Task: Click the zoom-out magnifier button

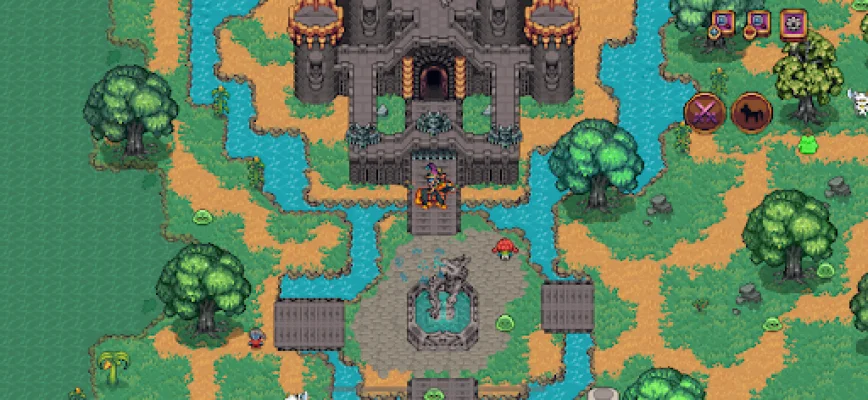Action: [x=757, y=22]
